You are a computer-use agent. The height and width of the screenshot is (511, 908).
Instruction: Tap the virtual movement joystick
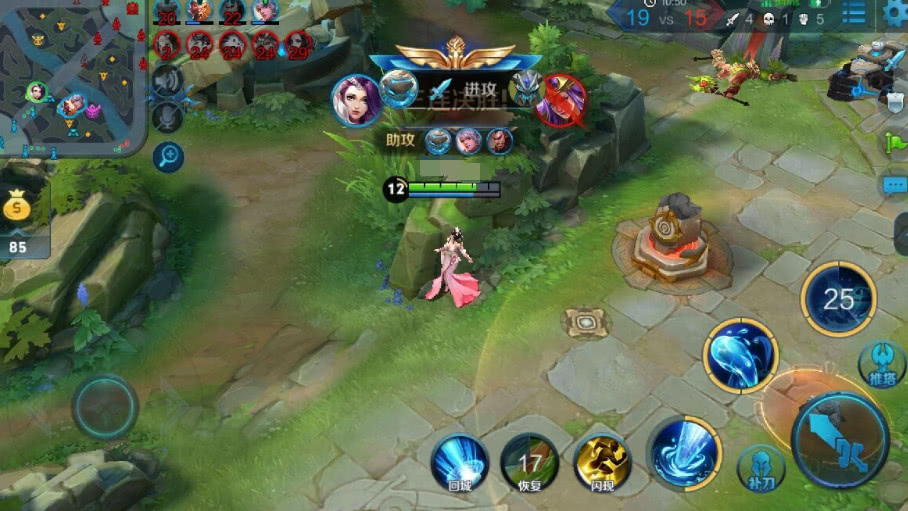point(105,407)
